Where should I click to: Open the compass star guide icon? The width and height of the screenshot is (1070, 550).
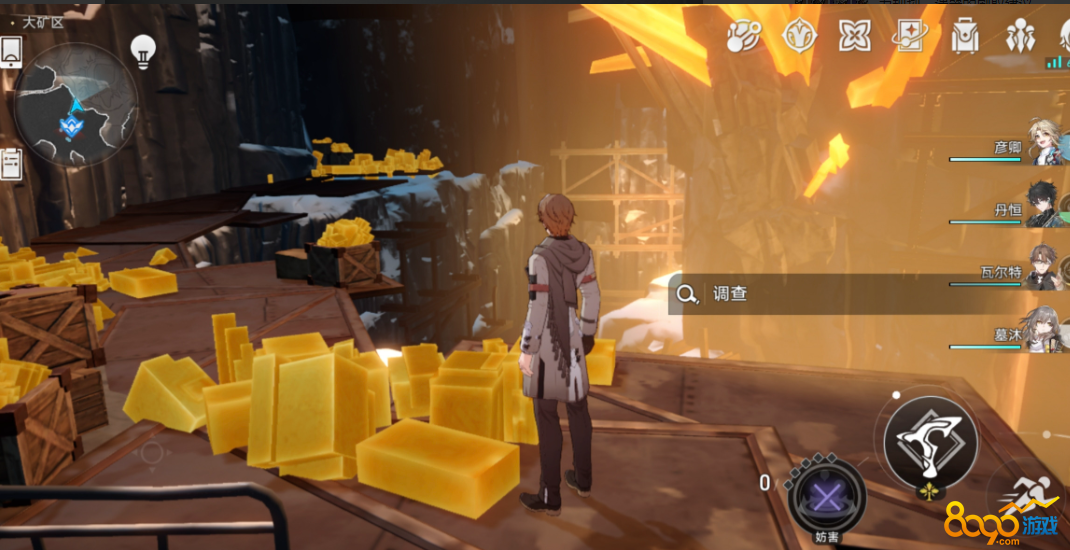click(799, 36)
